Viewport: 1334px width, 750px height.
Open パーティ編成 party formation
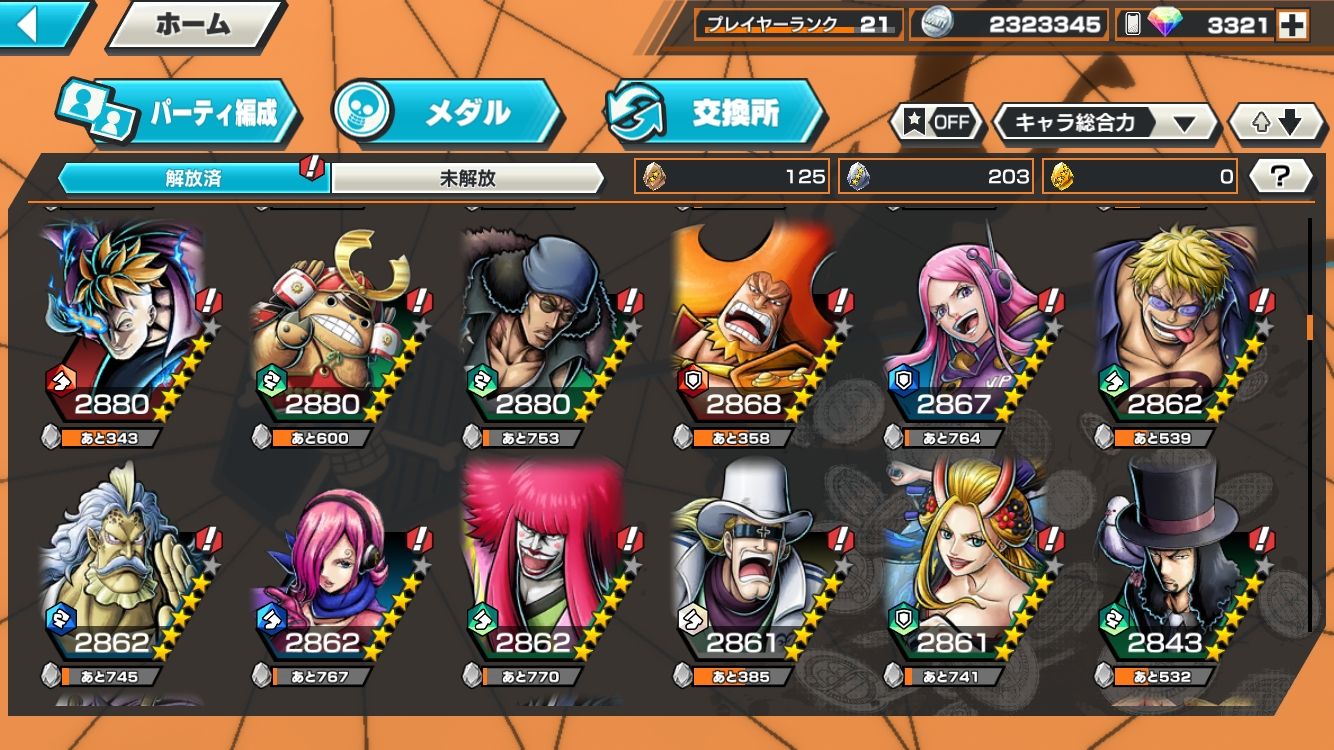coord(180,113)
